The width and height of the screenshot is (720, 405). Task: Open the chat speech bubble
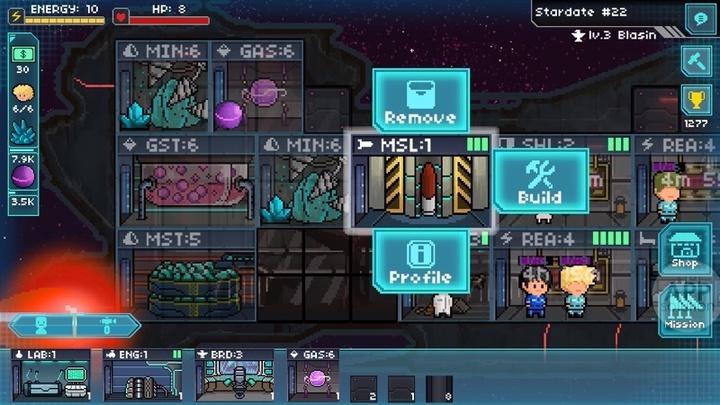point(697,17)
